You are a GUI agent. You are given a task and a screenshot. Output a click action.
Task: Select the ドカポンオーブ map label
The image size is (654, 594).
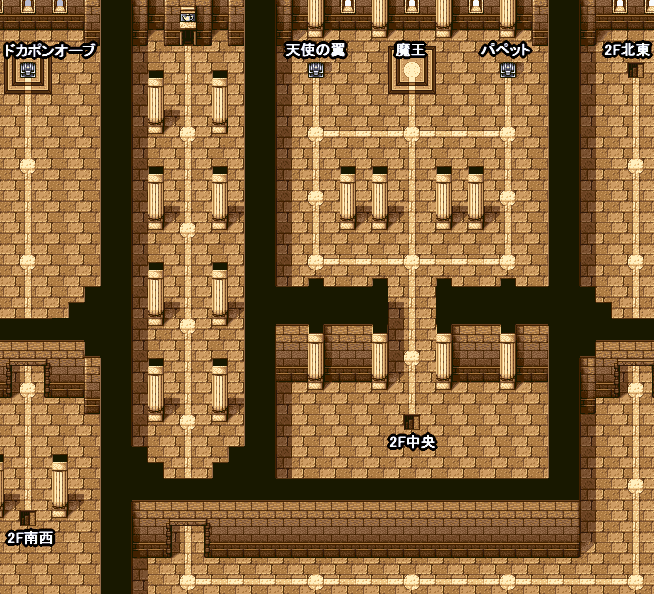click(49, 50)
